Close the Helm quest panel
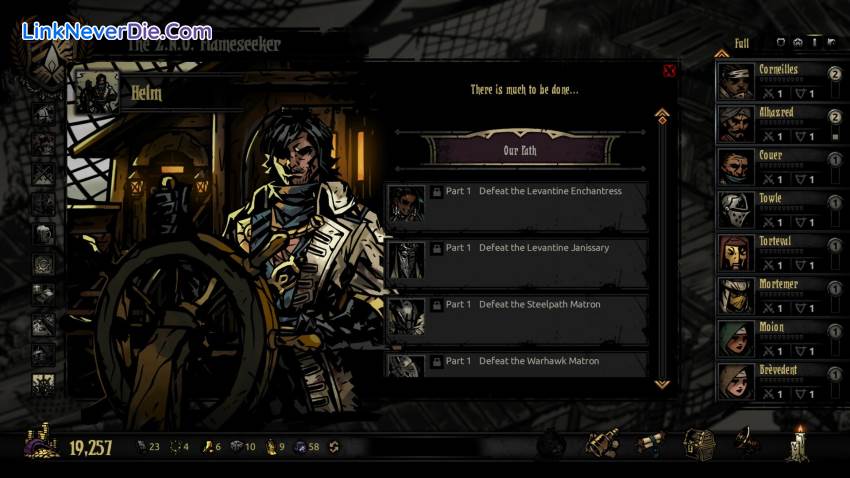Viewport: 850px width, 478px height. point(669,70)
